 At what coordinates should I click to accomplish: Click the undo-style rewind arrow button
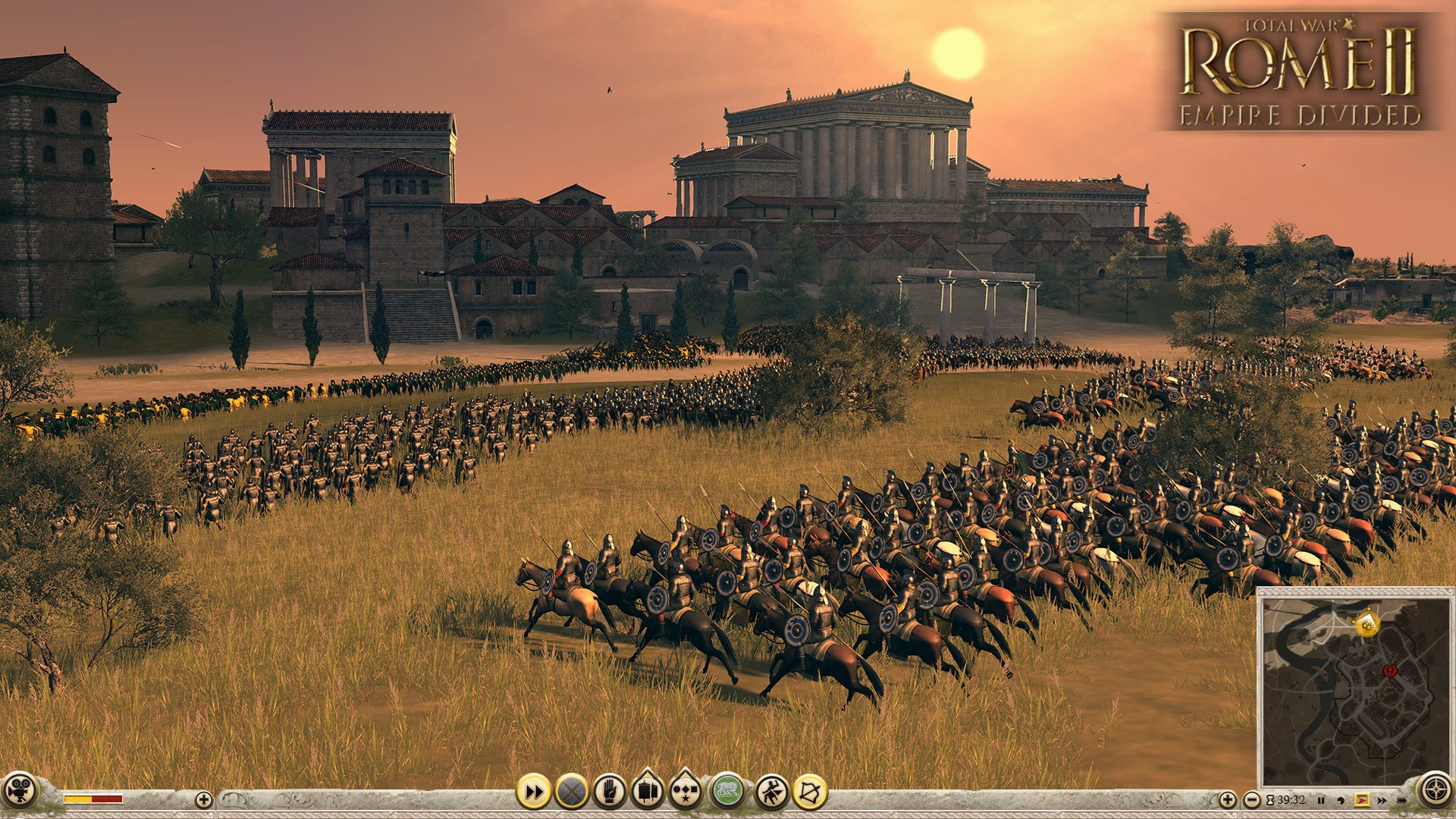[x=1341, y=799]
